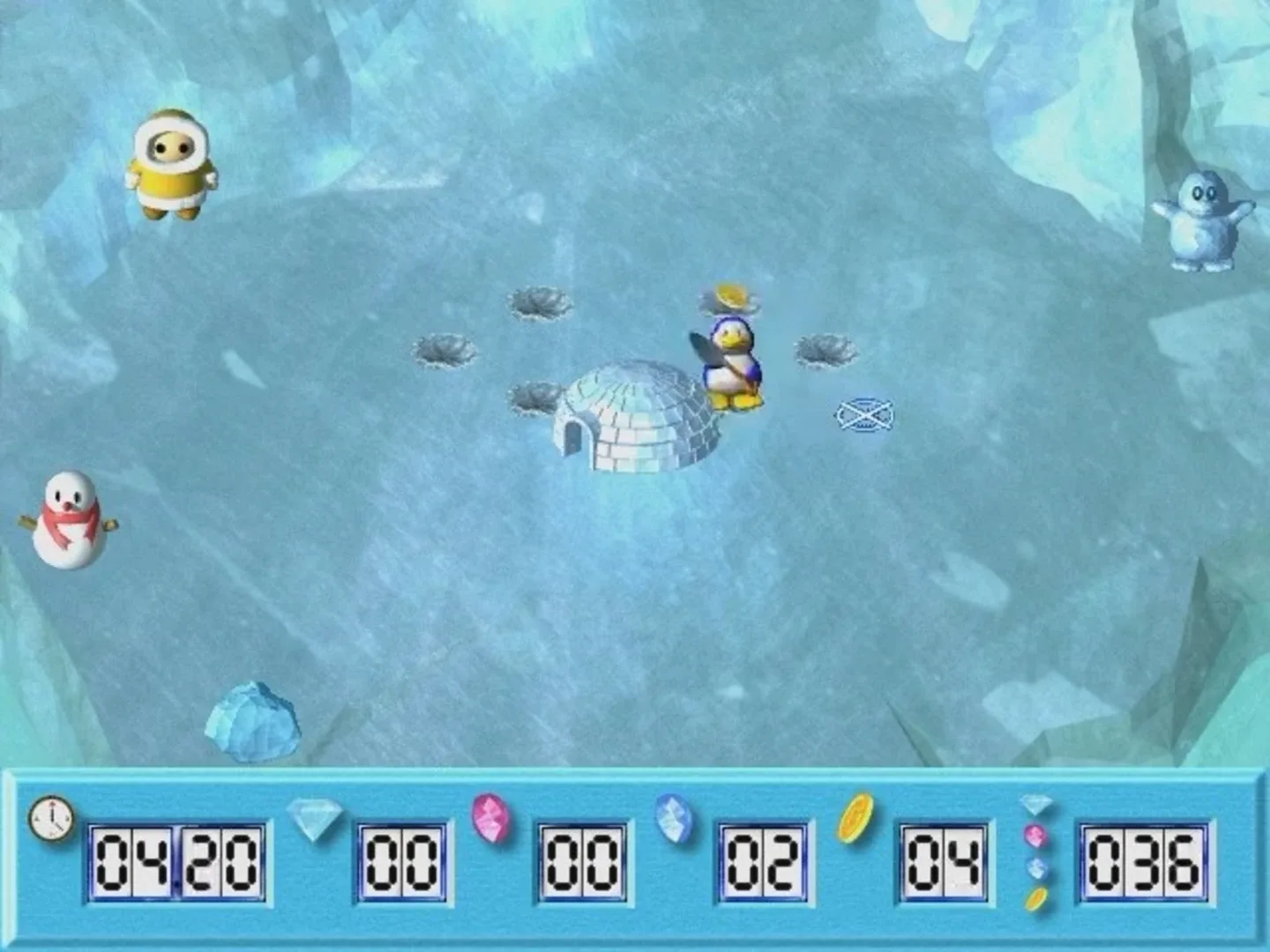The image size is (1270, 952).
Task: Click the yellow eskimo character top left
Action: pyautogui.click(x=173, y=163)
